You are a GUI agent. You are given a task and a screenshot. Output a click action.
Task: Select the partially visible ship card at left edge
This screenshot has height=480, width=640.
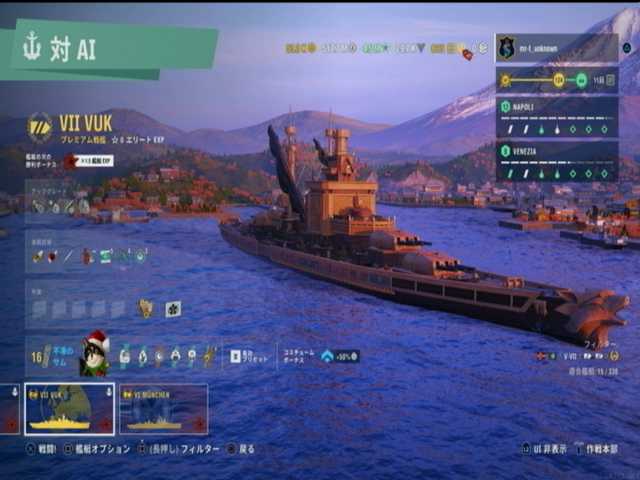click(x=8, y=409)
